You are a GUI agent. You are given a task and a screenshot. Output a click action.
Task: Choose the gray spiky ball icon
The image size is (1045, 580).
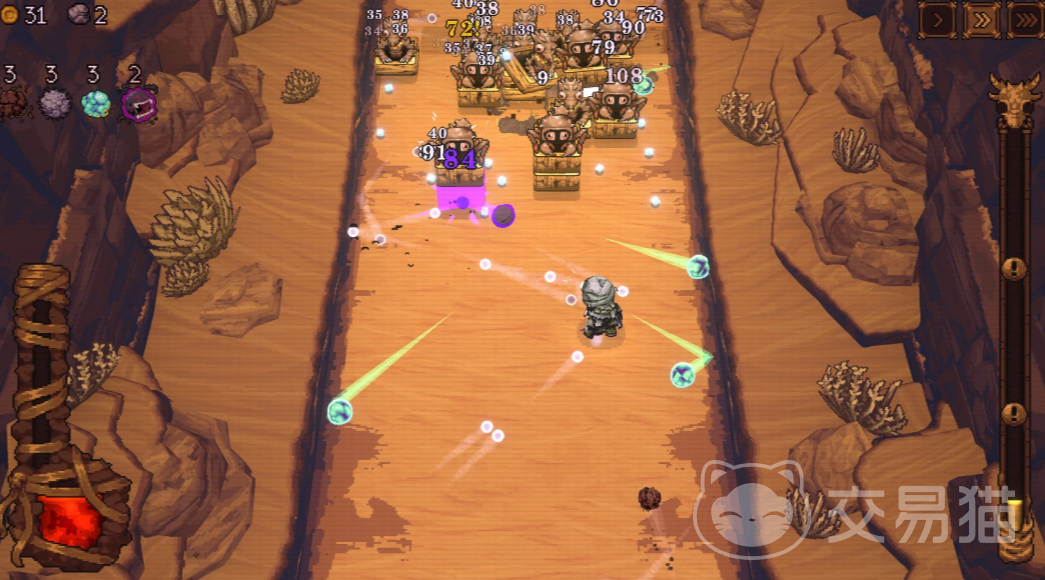tap(54, 103)
